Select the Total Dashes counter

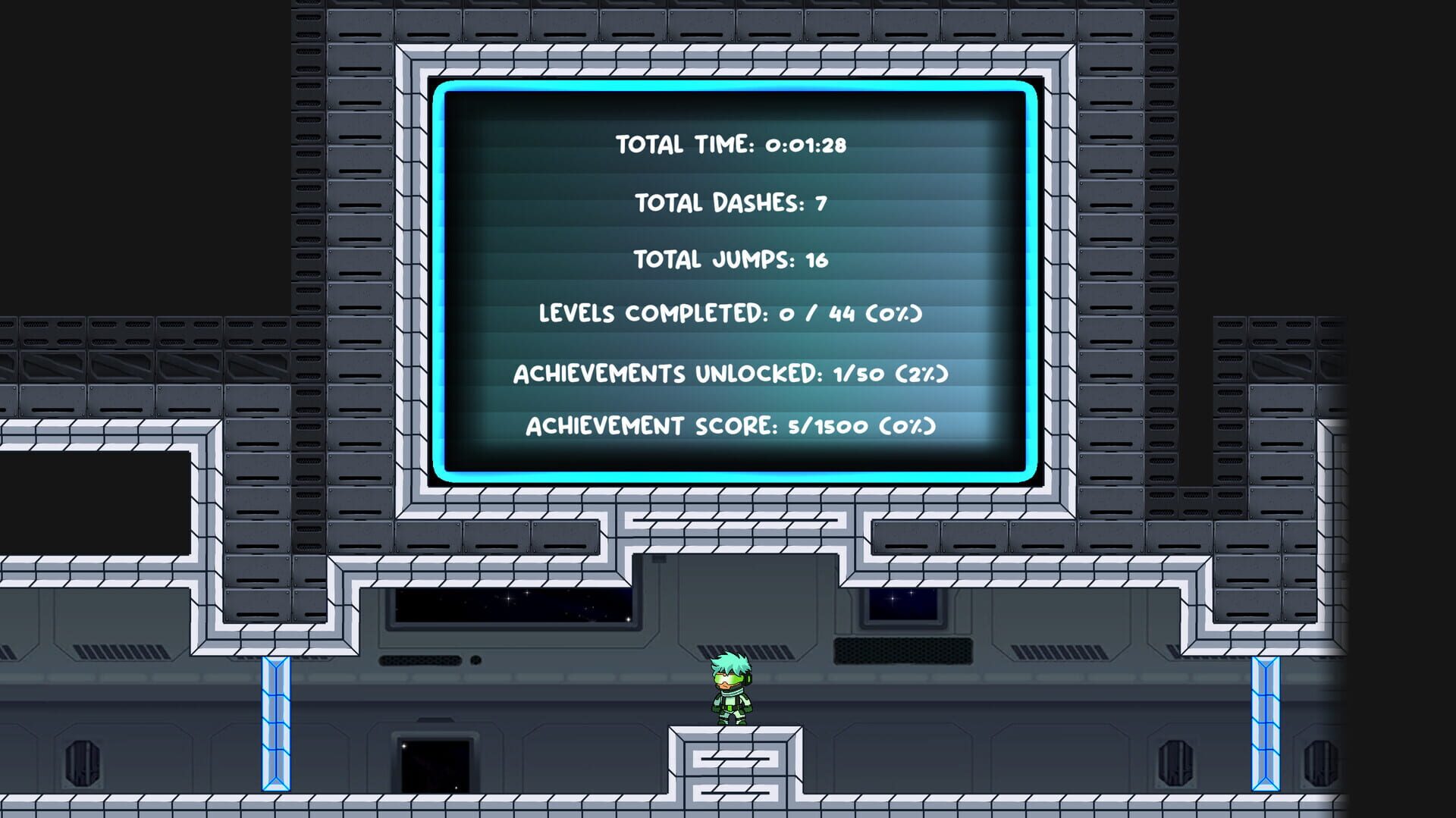(x=730, y=202)
